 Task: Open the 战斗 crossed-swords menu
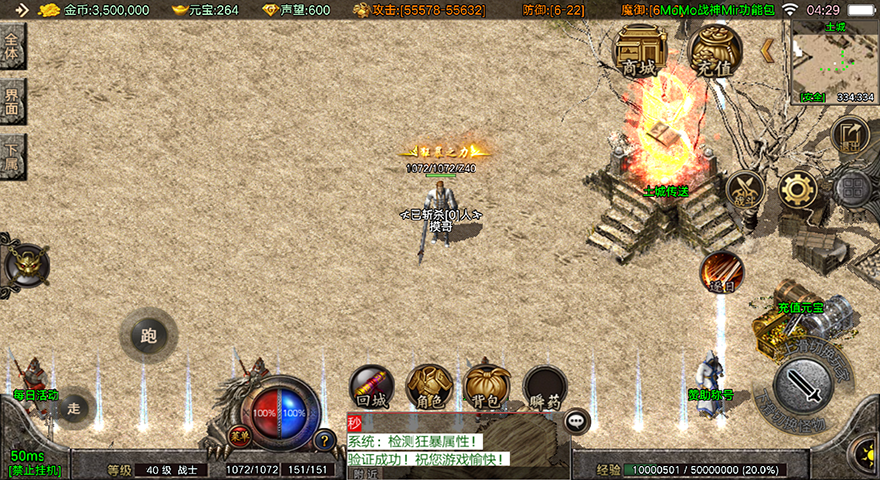coord(745,189)
